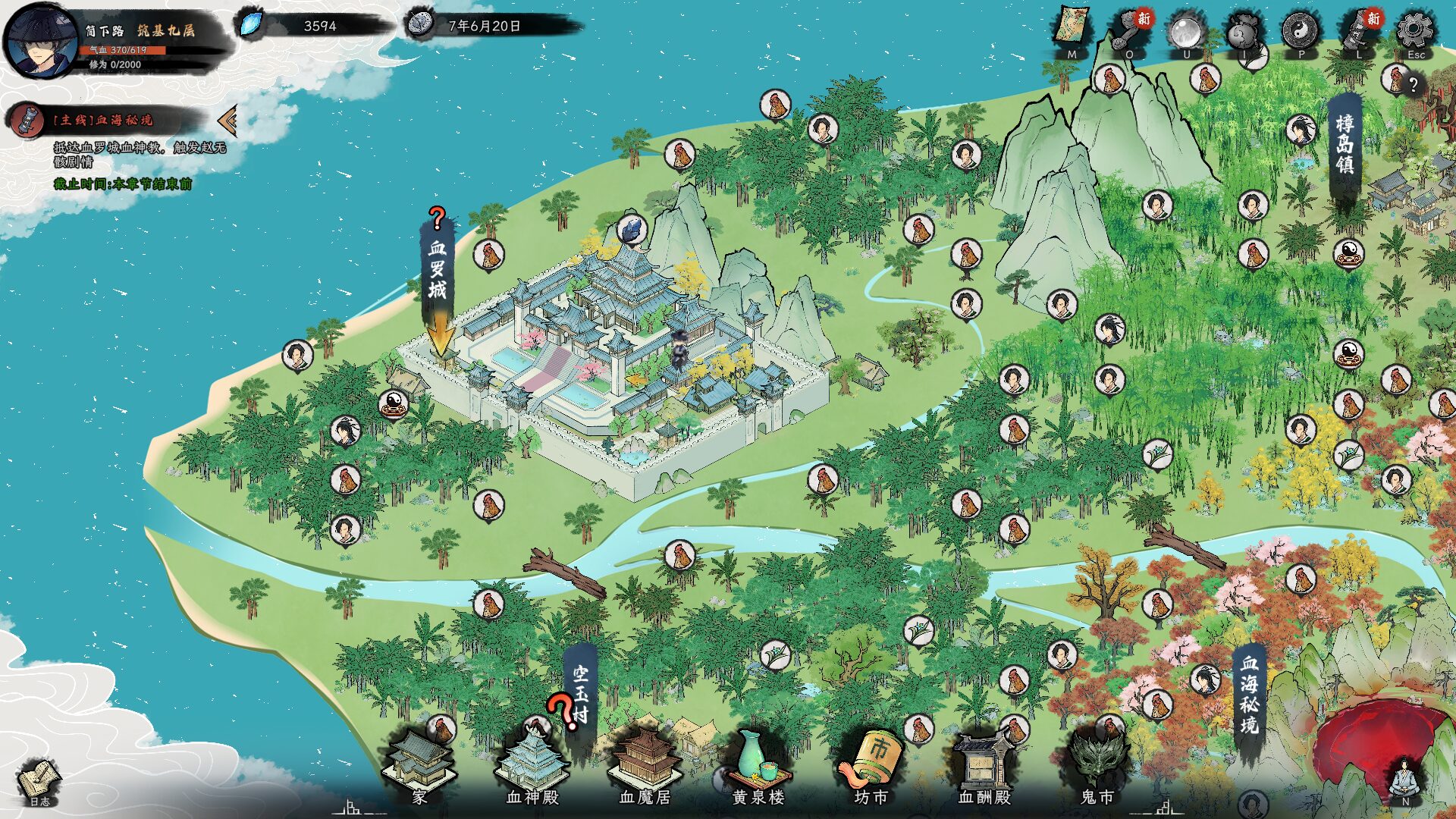
Task: Enter the 血神殿 building shortcut
Action: click(532, 766)
